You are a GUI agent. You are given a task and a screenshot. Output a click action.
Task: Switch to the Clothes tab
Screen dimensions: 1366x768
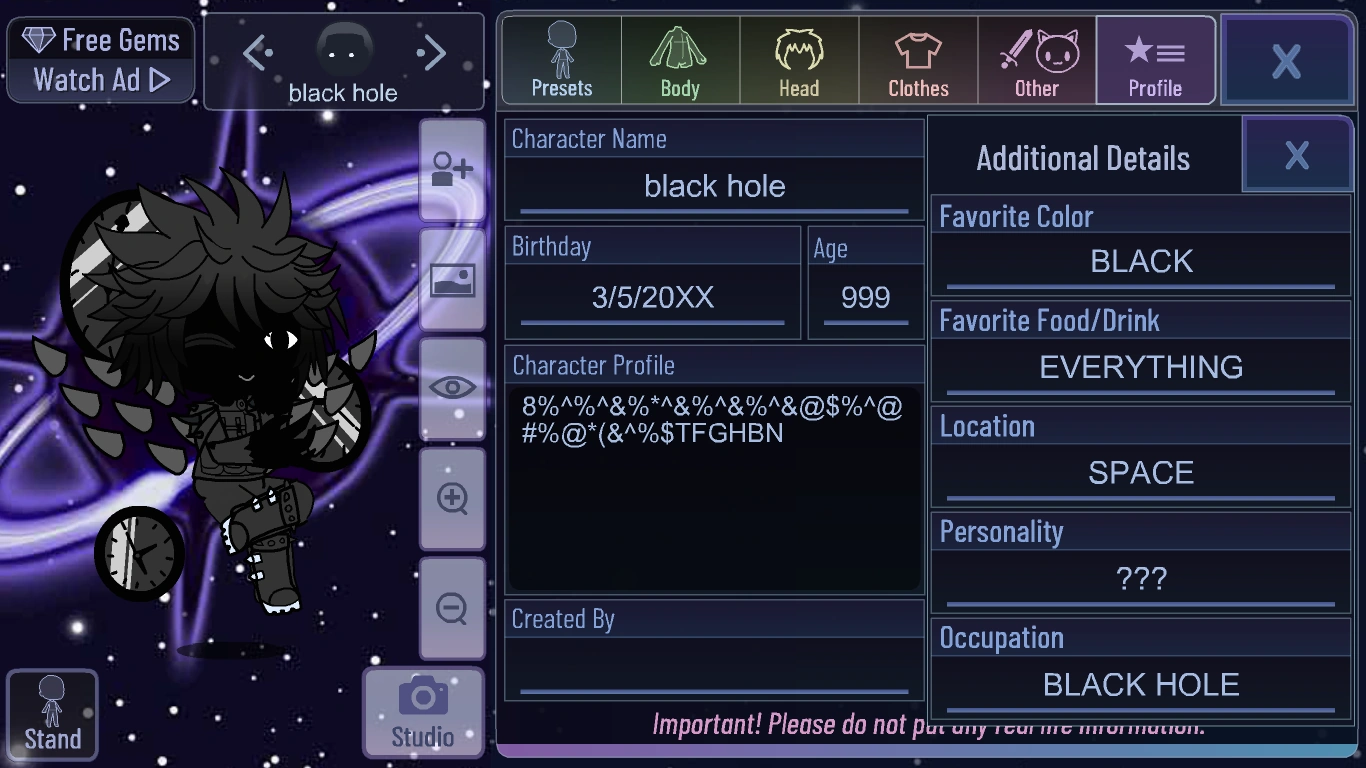917,60
